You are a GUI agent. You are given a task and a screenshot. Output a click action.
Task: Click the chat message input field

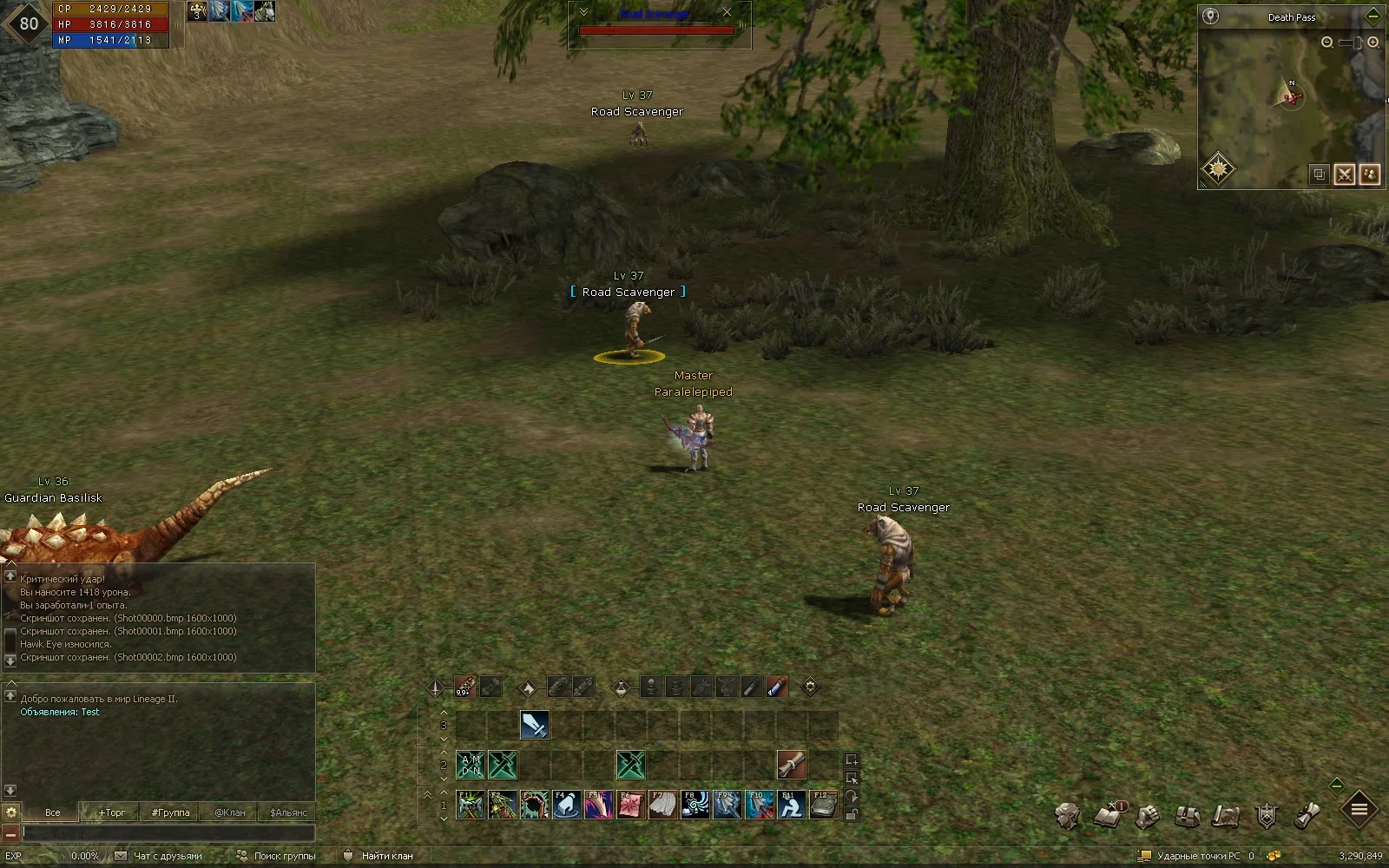(168, 833)
